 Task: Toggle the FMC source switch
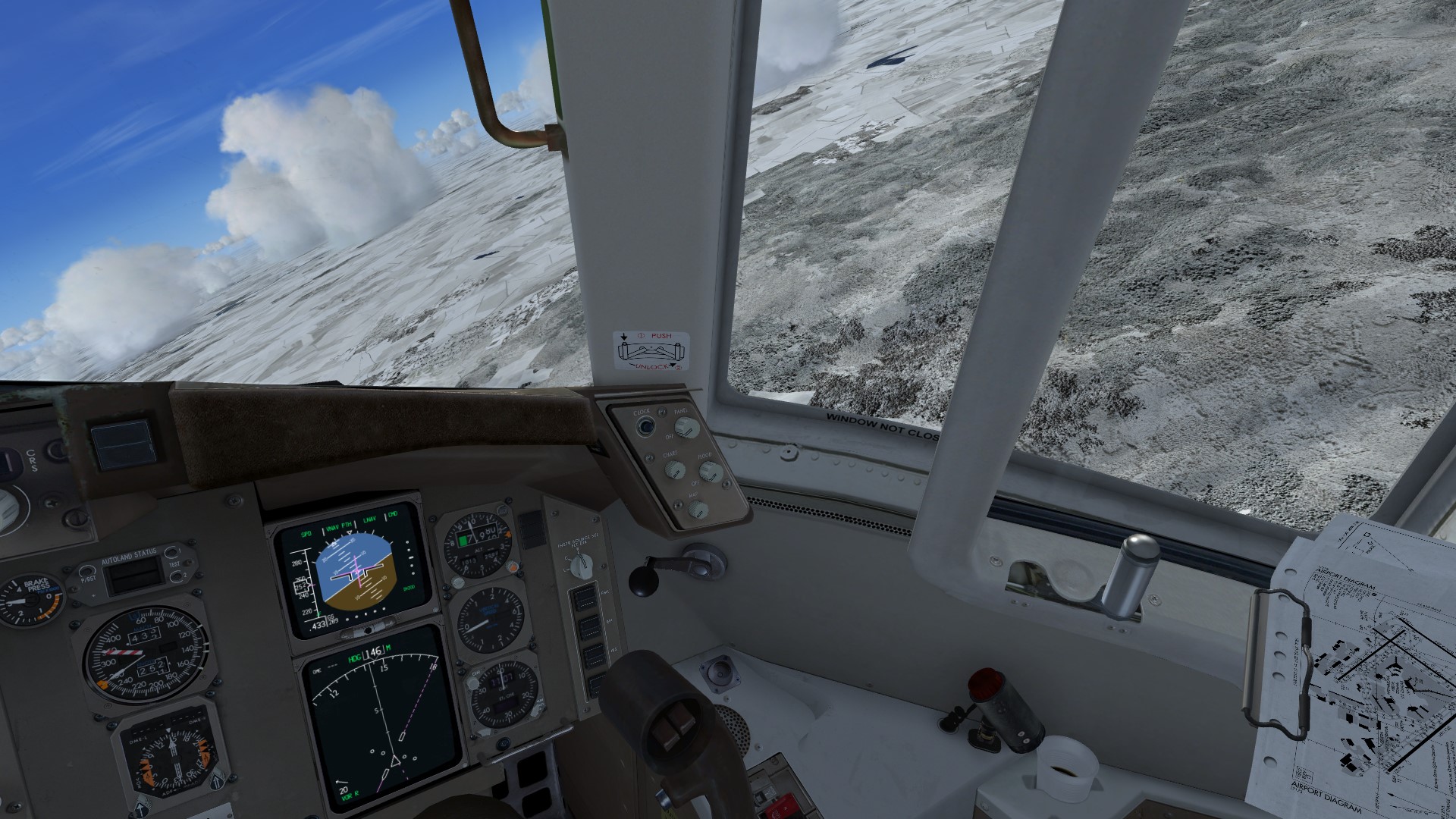(x=585, y=598)
